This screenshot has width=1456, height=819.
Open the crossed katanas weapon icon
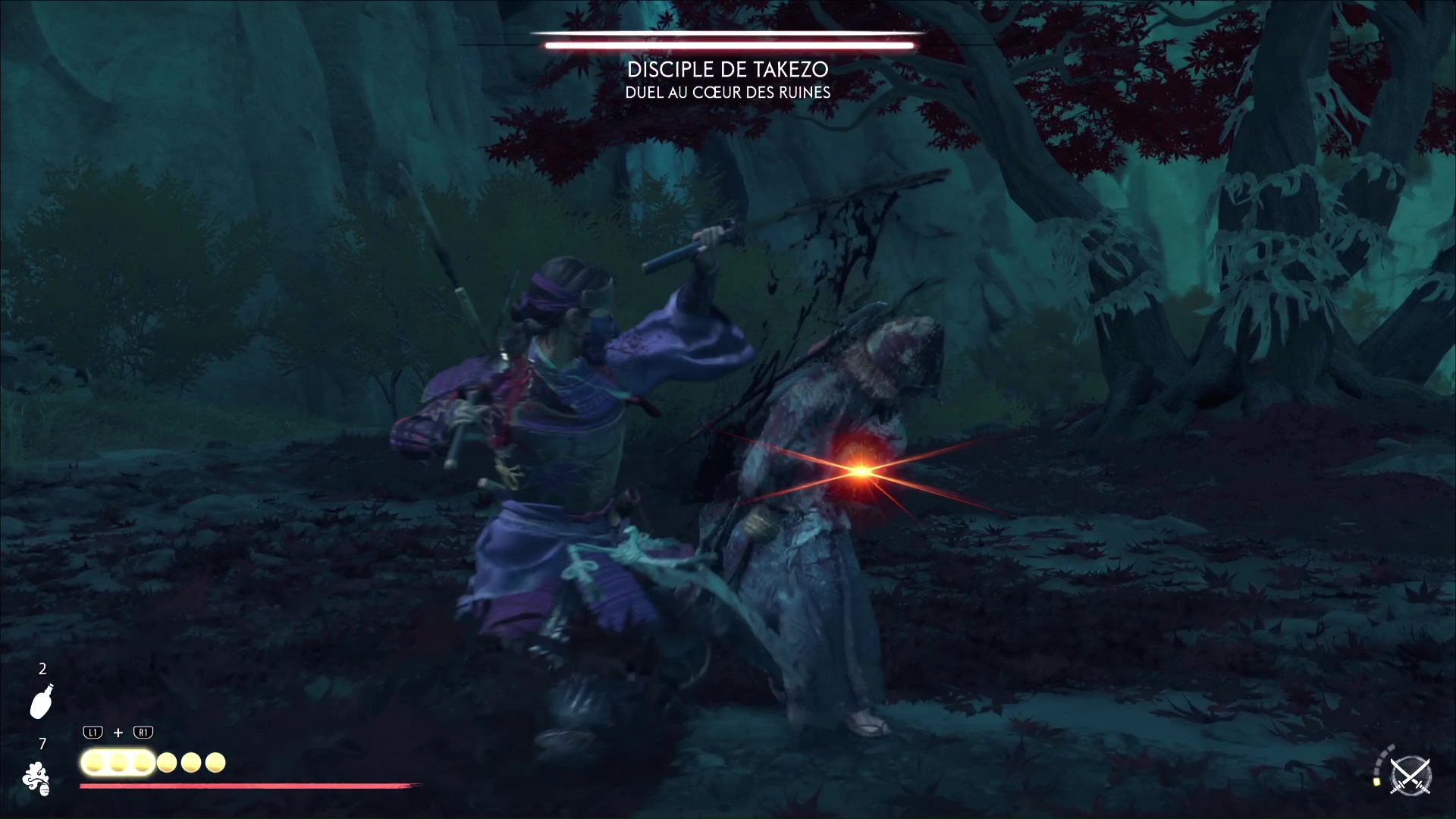click(1410, 777)
